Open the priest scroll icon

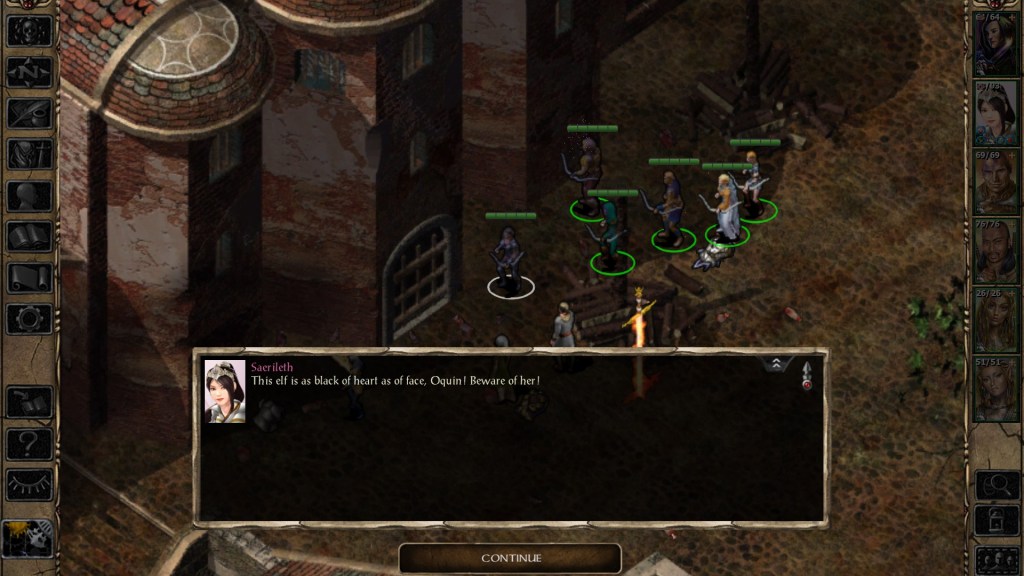coord(29,278)
